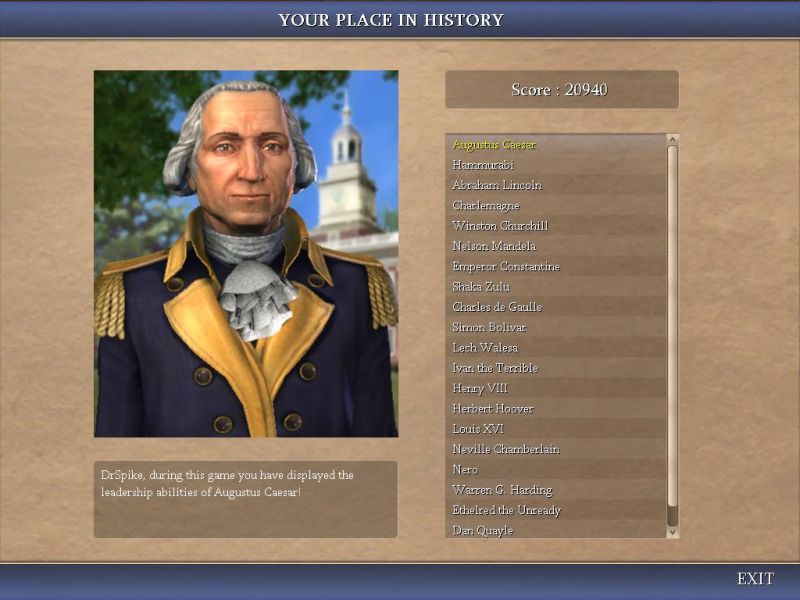Select Augustus Caesar in the leader list
Image resolution: width=800 pixels, height=600 pixels.
tap(494, 145)
